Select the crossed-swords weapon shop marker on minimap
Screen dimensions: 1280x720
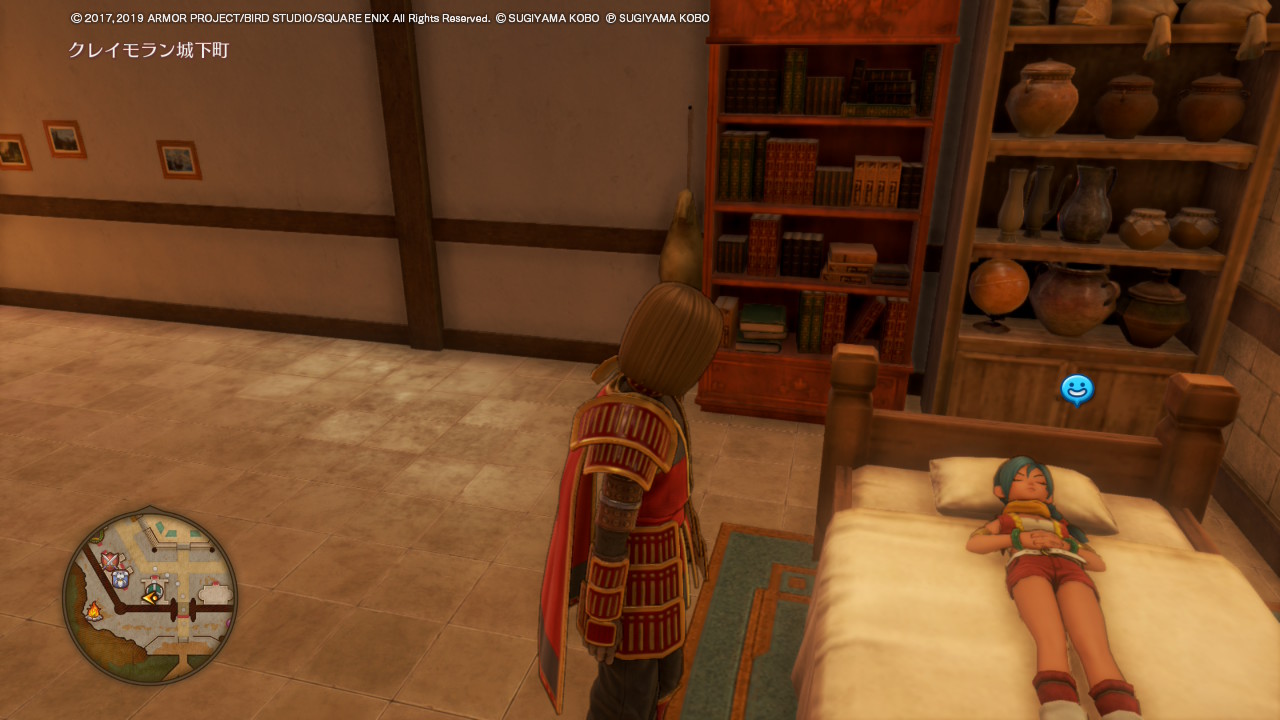point(110,560)
